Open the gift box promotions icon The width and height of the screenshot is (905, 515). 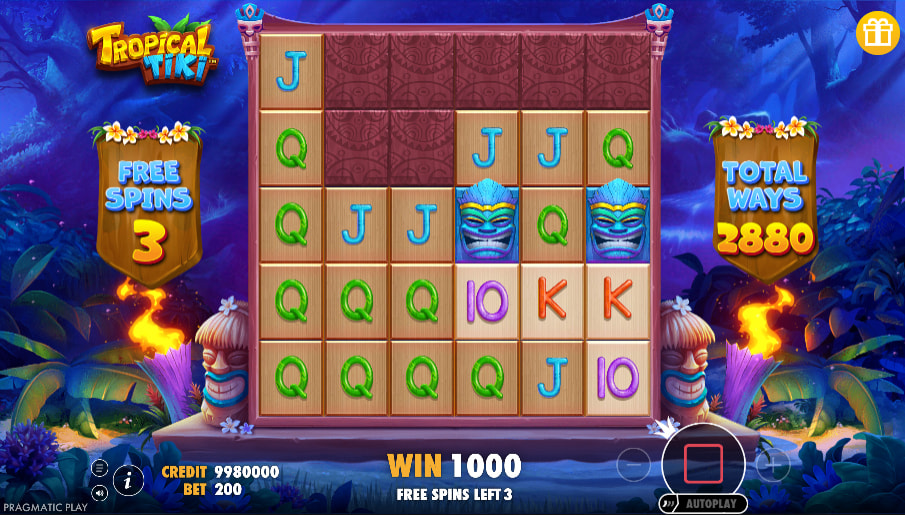point(877,33)
